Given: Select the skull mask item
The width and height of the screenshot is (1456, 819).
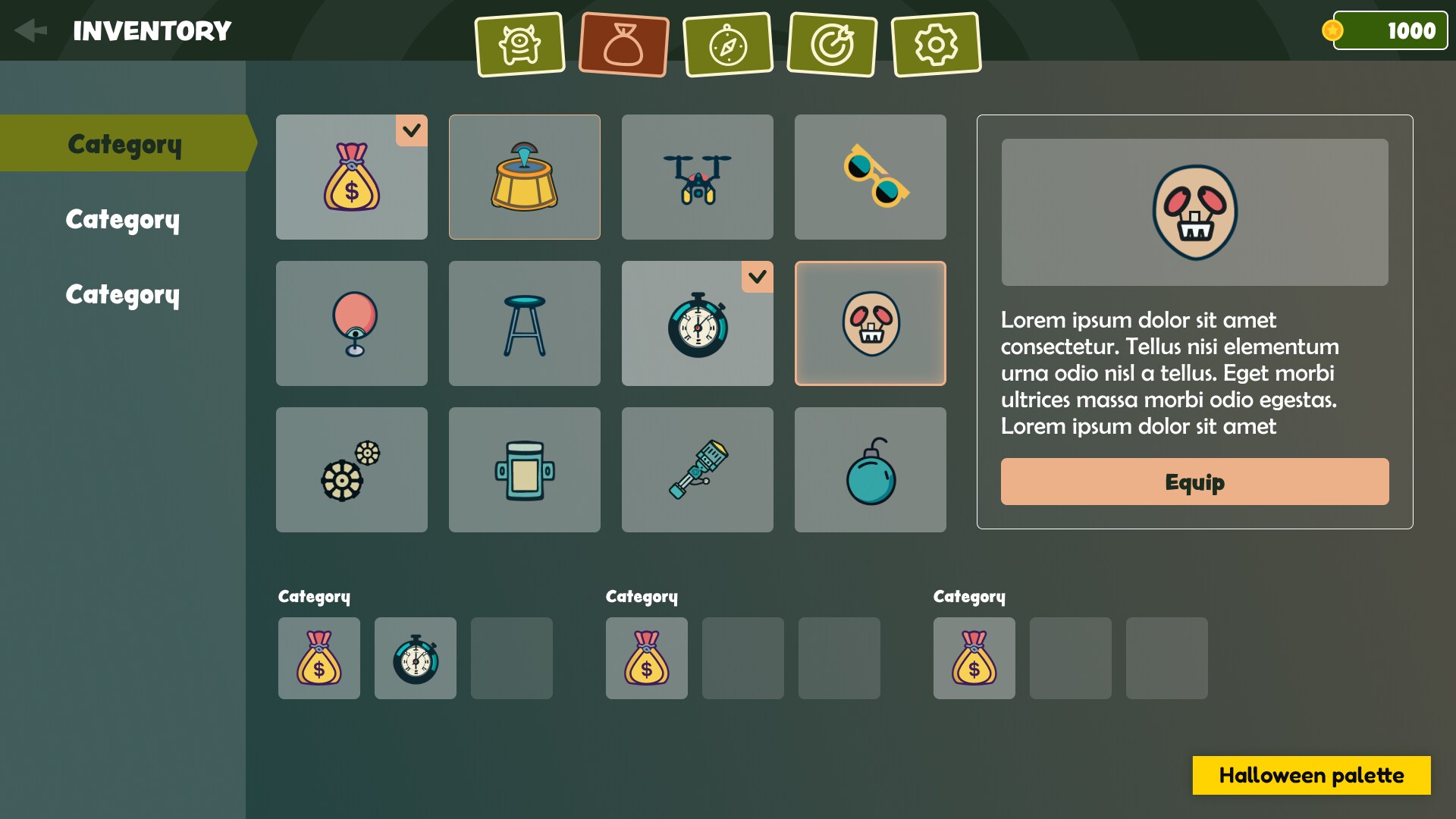Looking at the screenshot, I should [x=870, y=323].
